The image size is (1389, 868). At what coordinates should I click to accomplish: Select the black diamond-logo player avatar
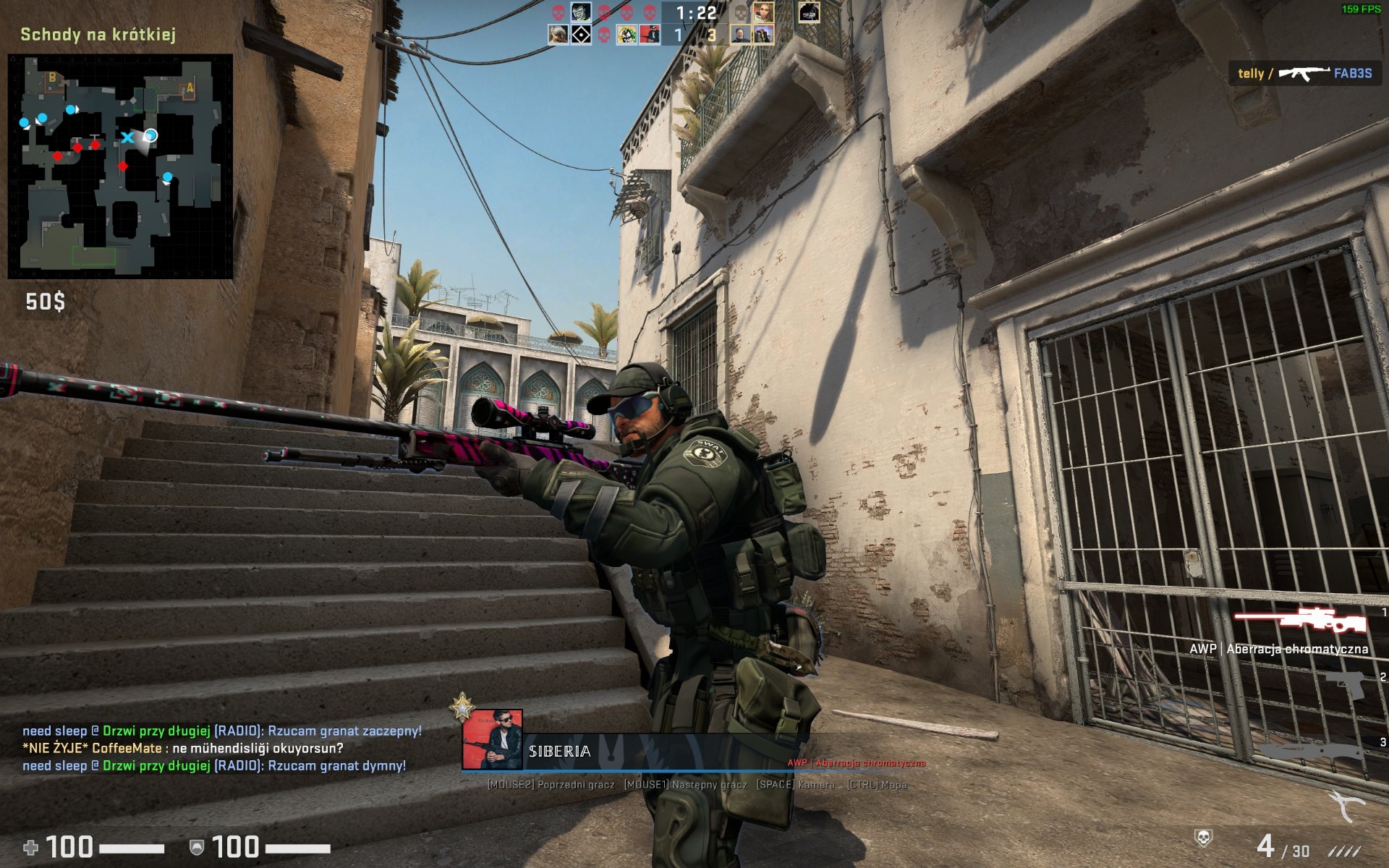(581, 34)
